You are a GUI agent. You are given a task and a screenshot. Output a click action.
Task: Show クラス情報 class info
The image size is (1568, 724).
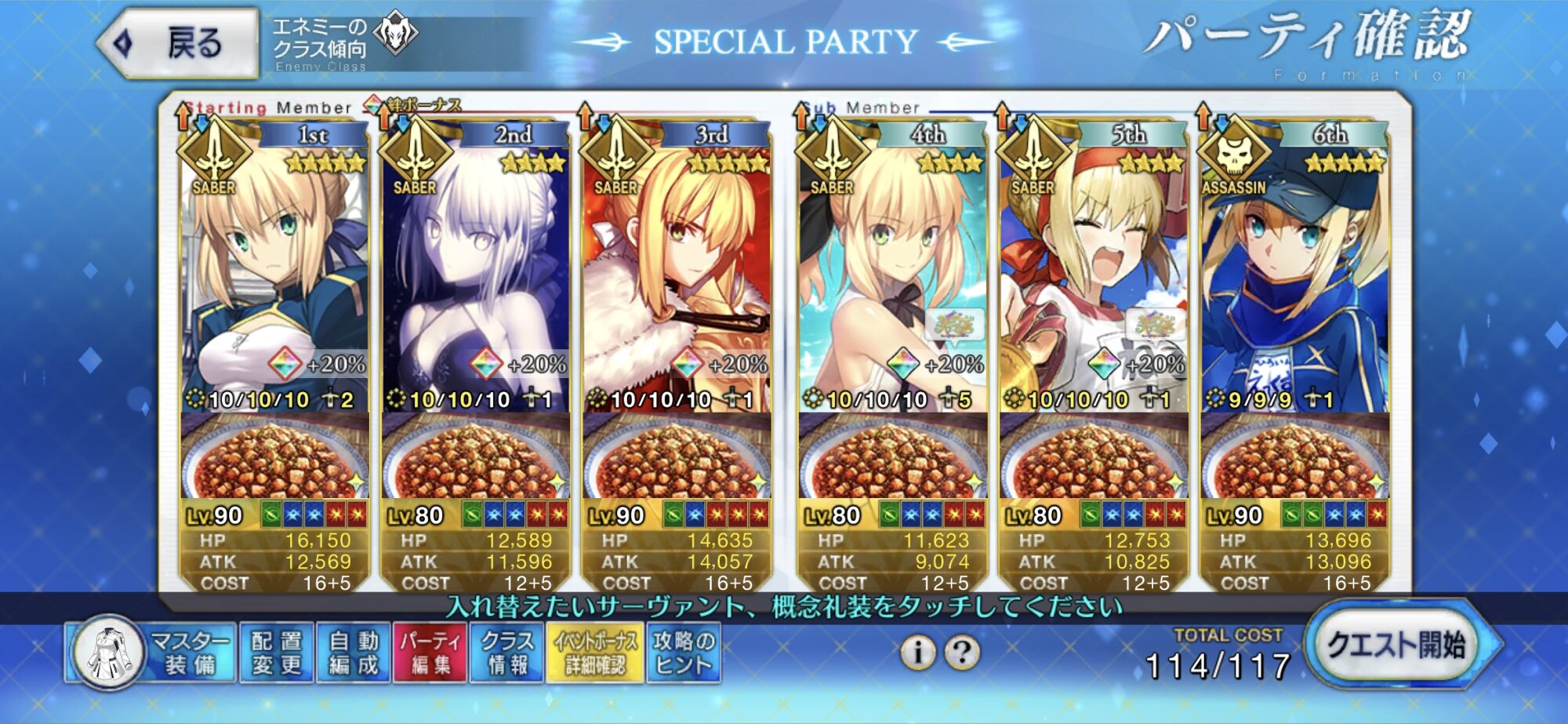[x=506, y=653]
